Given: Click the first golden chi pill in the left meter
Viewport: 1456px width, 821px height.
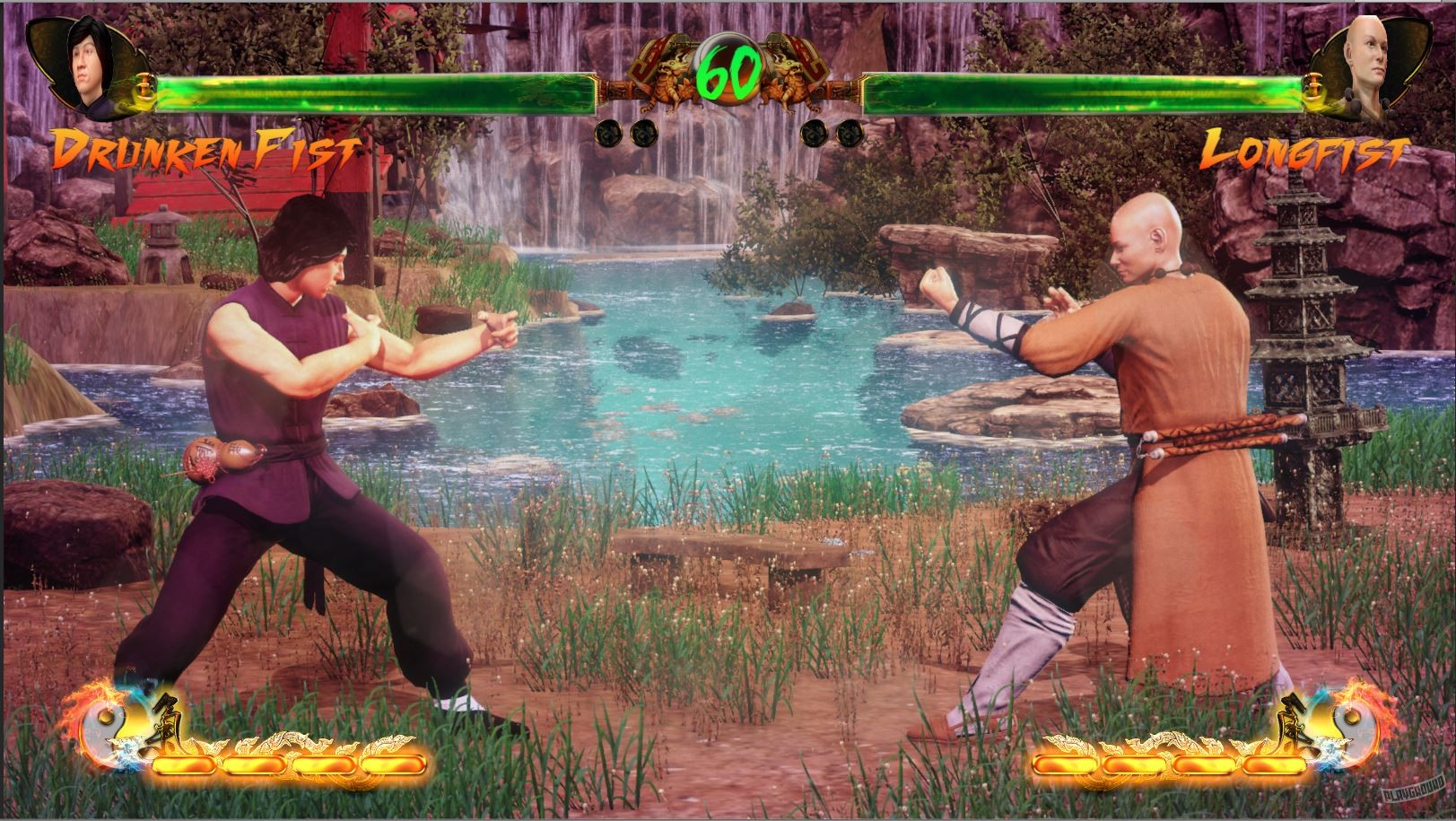Looking at the screenshot, I should coord(184,764).
